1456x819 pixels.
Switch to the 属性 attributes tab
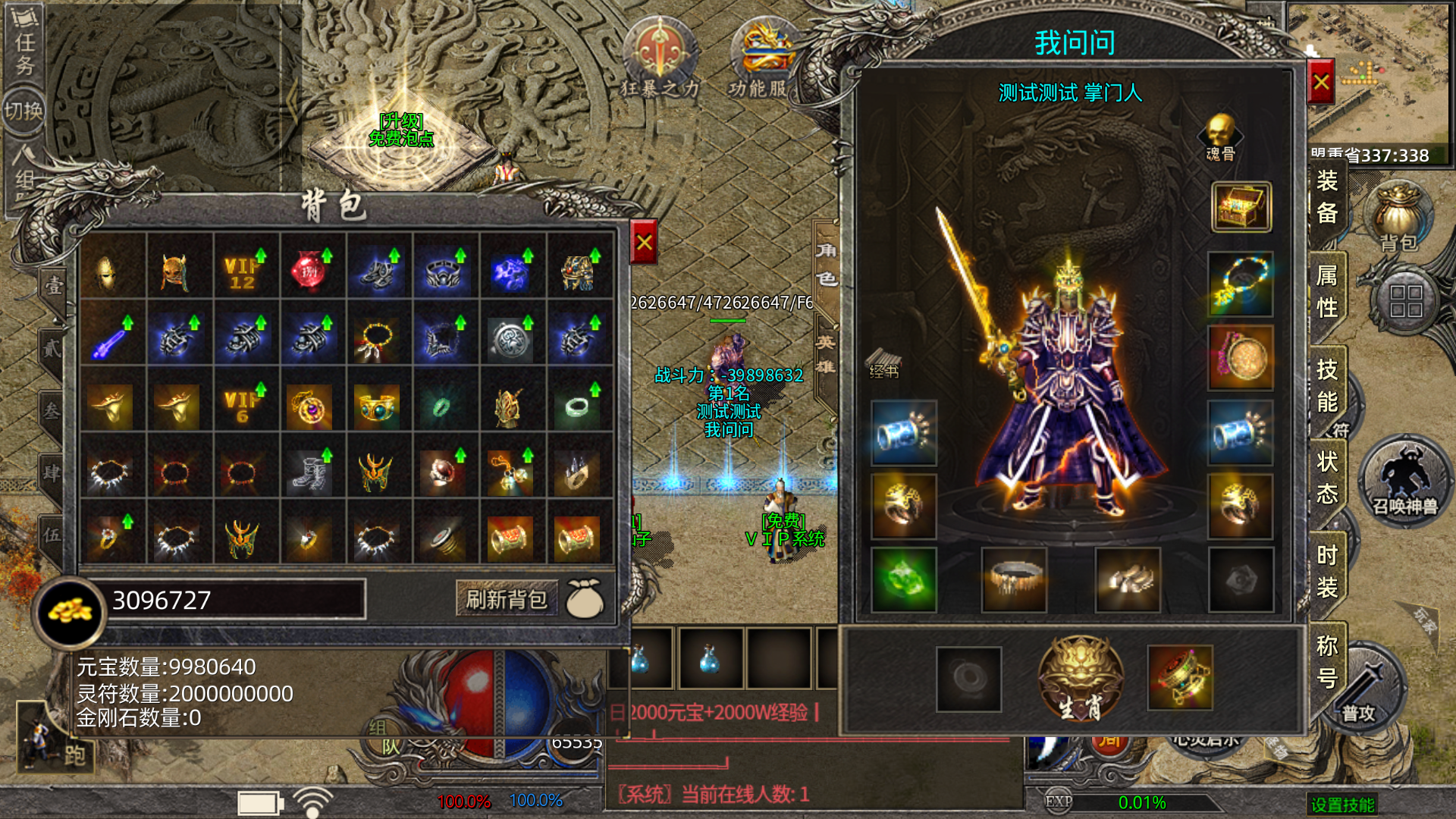(x=1327, y=292)
